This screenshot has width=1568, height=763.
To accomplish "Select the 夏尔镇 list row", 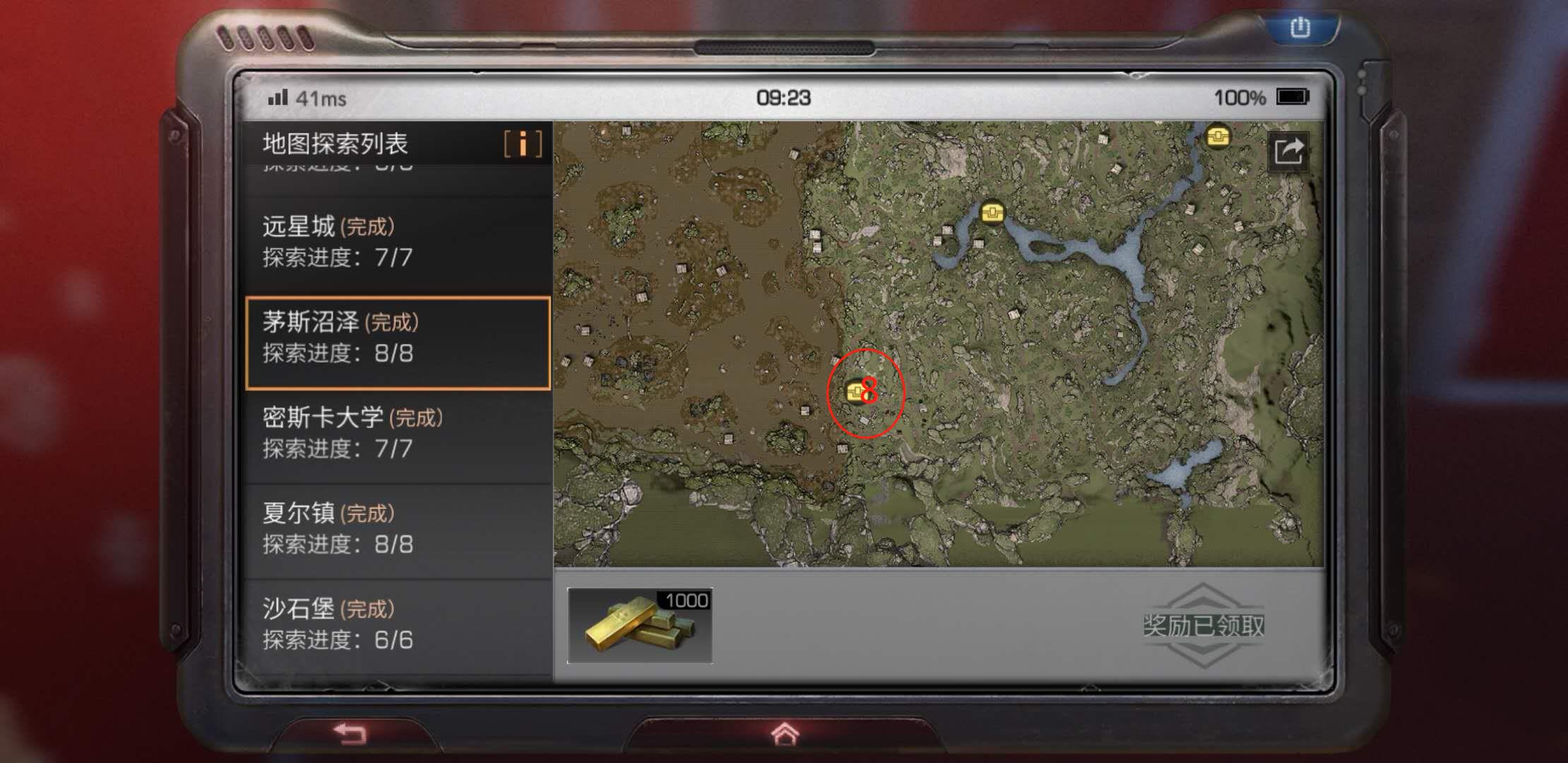I will [x=397, y=529].
